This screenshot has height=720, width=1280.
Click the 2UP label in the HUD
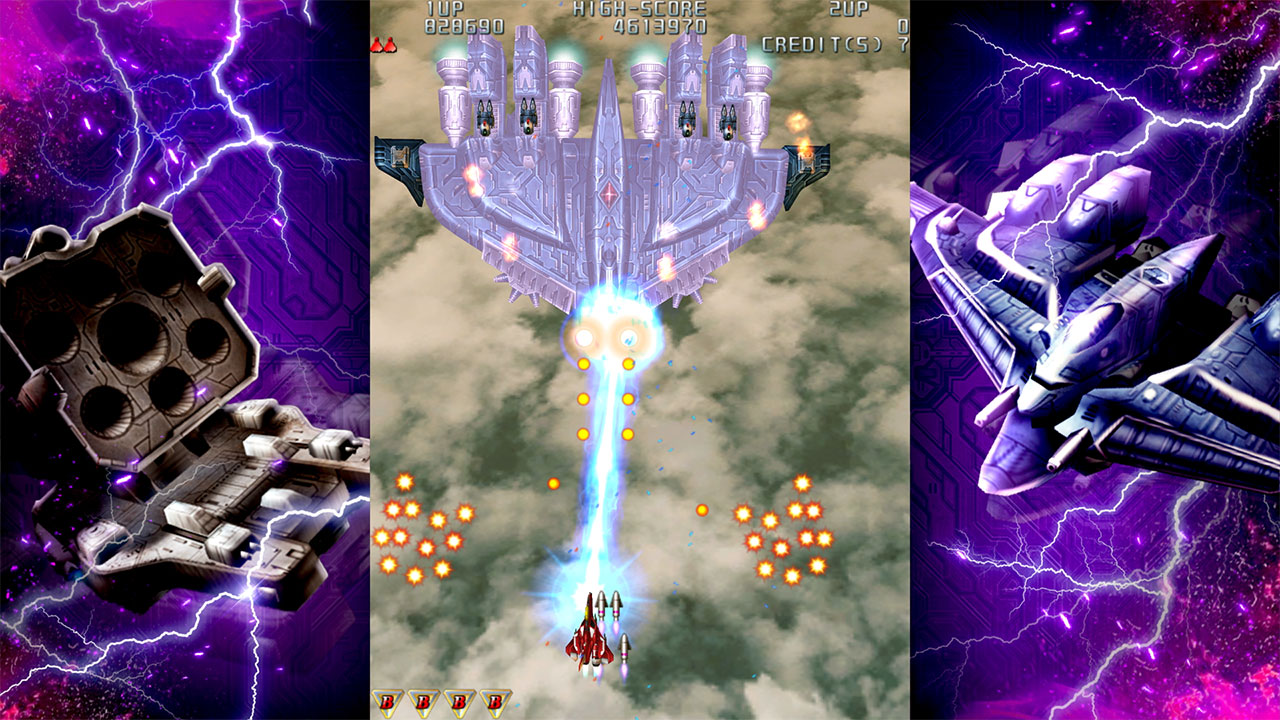tap(850, 10)
